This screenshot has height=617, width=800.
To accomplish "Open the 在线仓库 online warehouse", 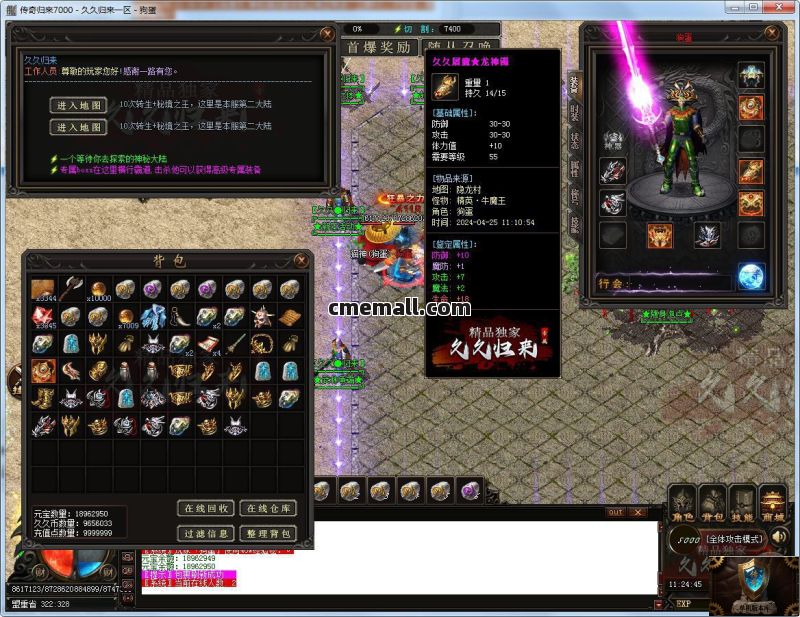I will click(x=267, y=509).
